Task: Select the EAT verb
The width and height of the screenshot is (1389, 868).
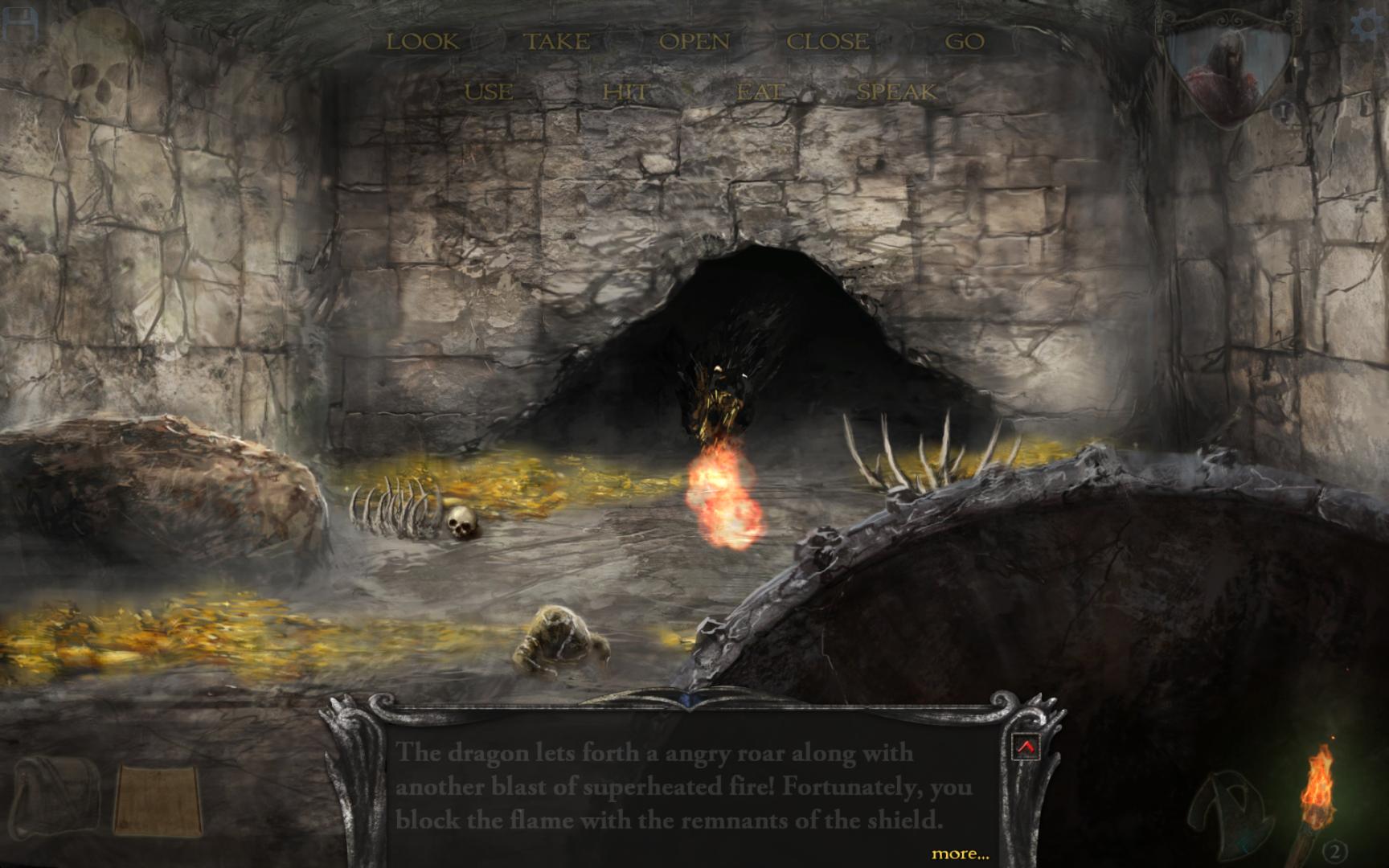Action: [x=760, y=91]
